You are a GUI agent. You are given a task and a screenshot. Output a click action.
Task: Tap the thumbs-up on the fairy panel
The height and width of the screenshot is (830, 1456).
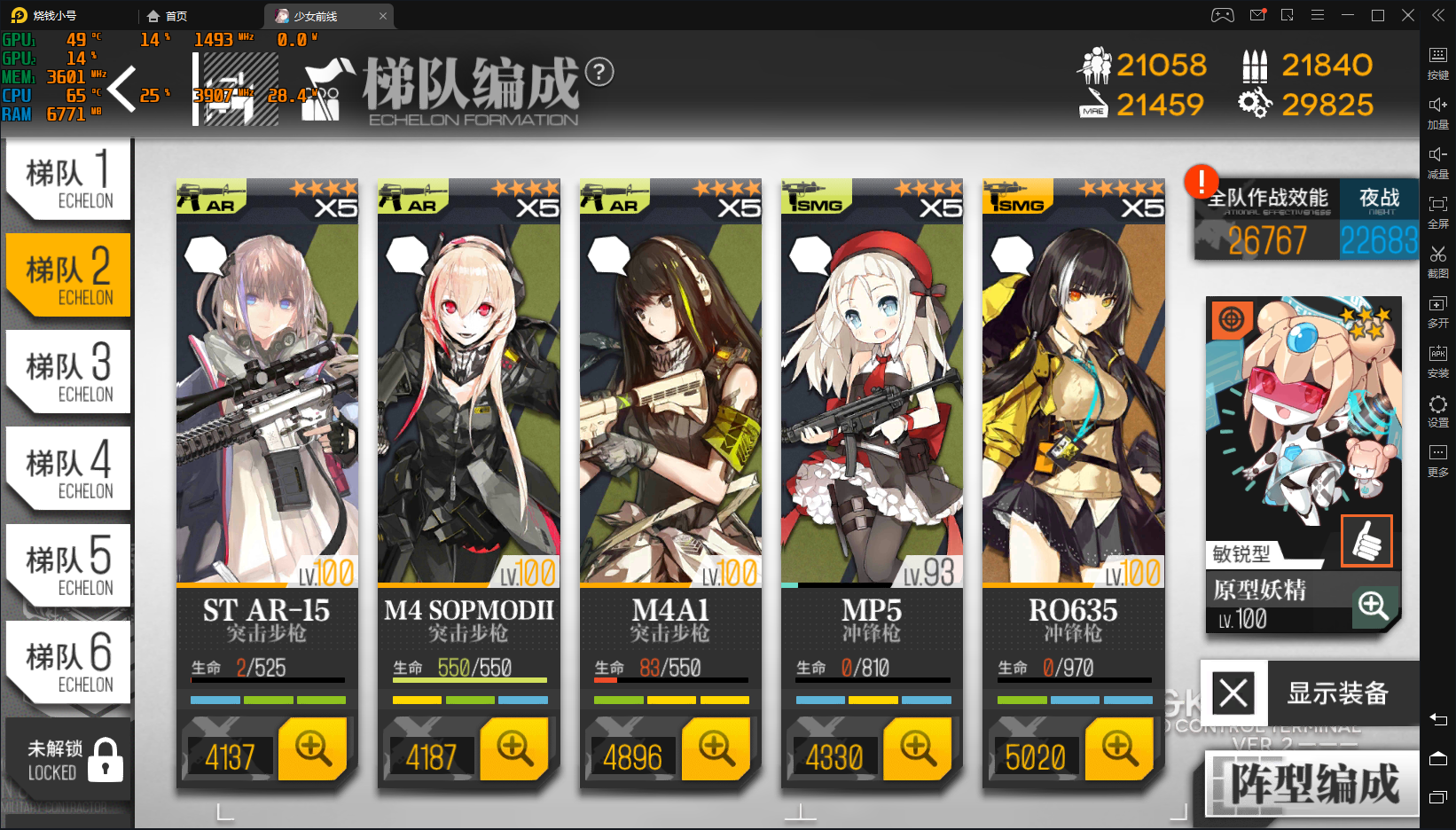pos(1366,541)
